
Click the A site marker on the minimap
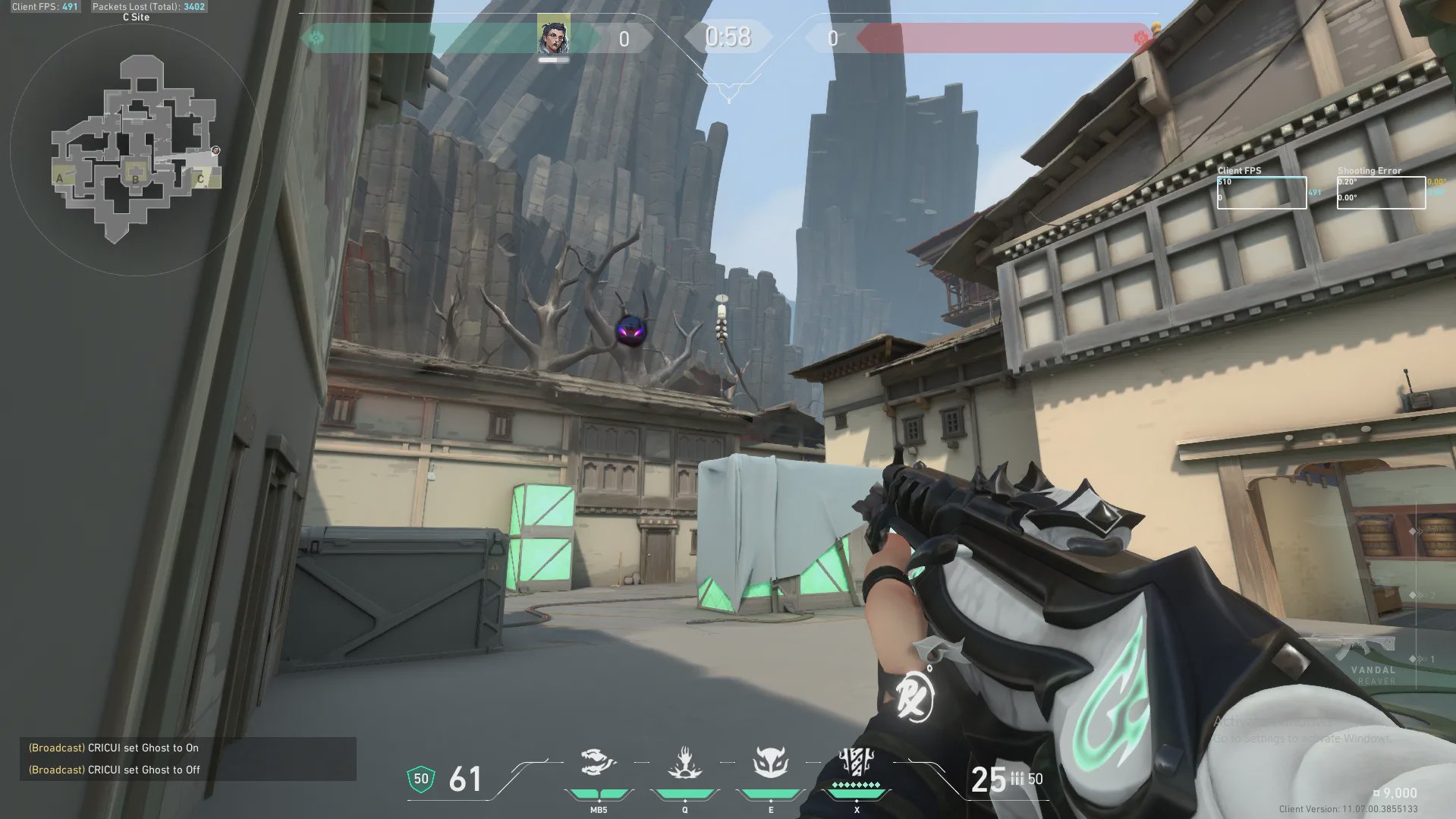[60, 178]
